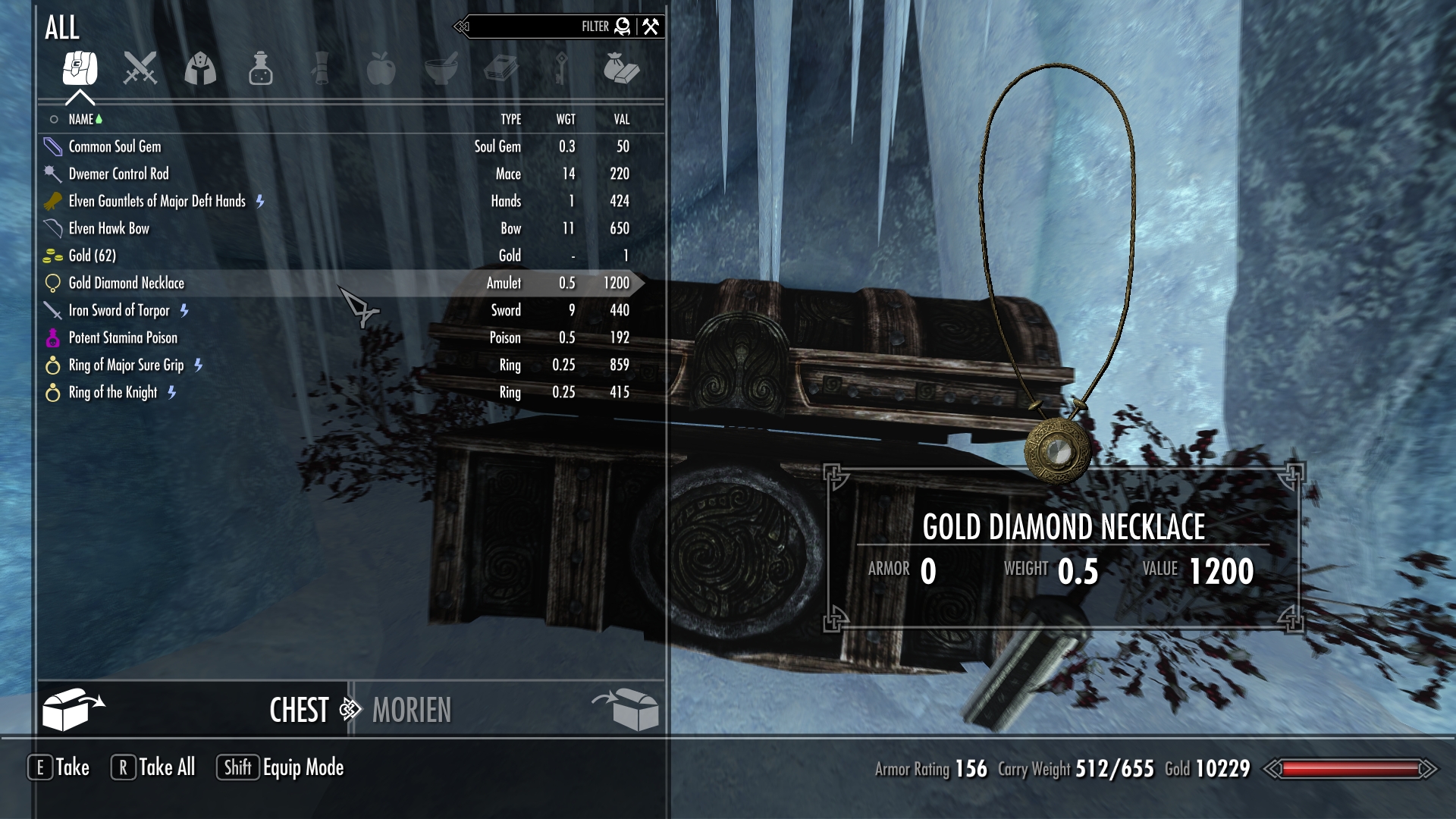
Task: Choose the Potent Stamina Poison entry
Action: [x=123, y=337]
